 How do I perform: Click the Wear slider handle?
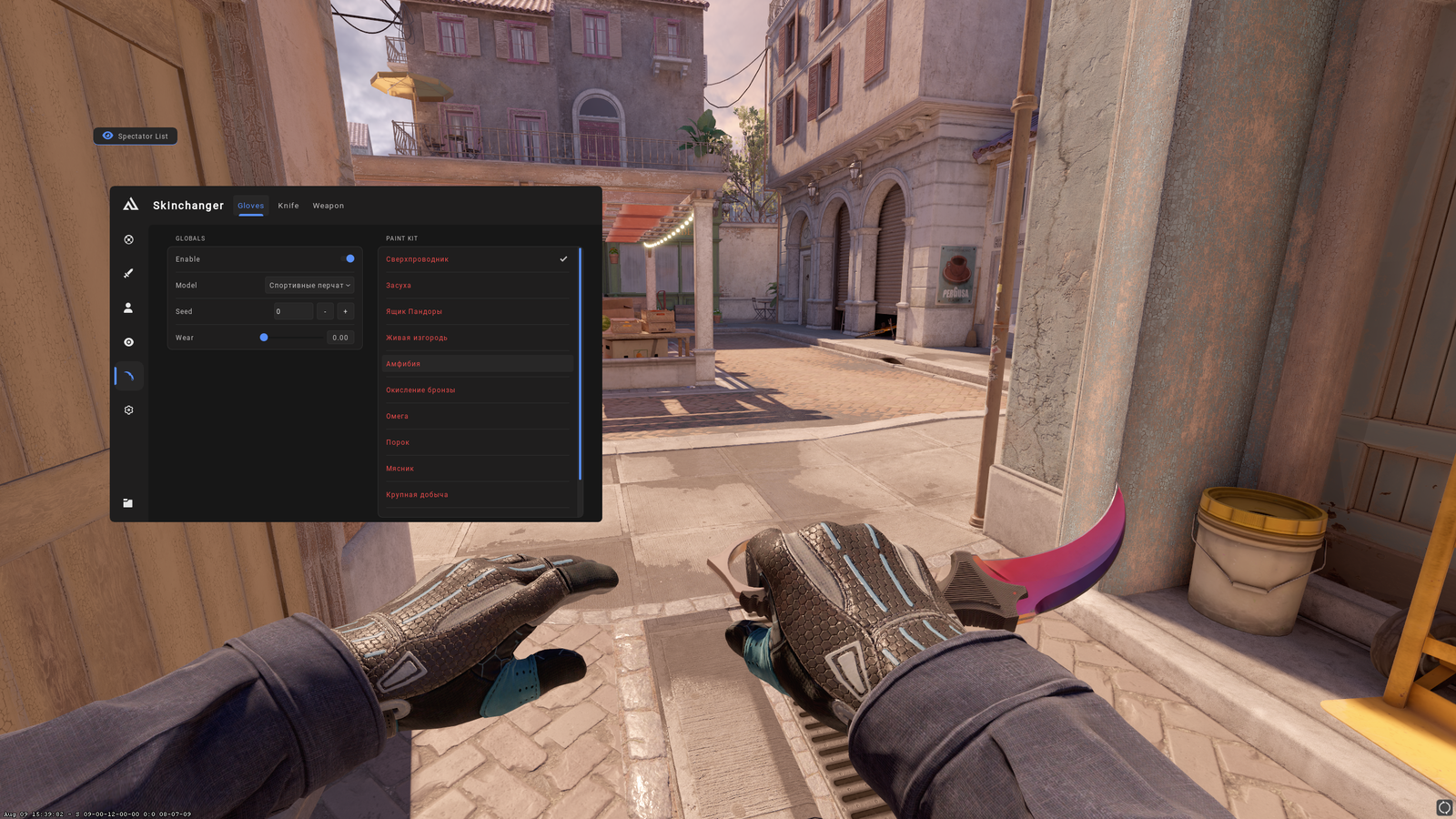(x=265, y=338)
